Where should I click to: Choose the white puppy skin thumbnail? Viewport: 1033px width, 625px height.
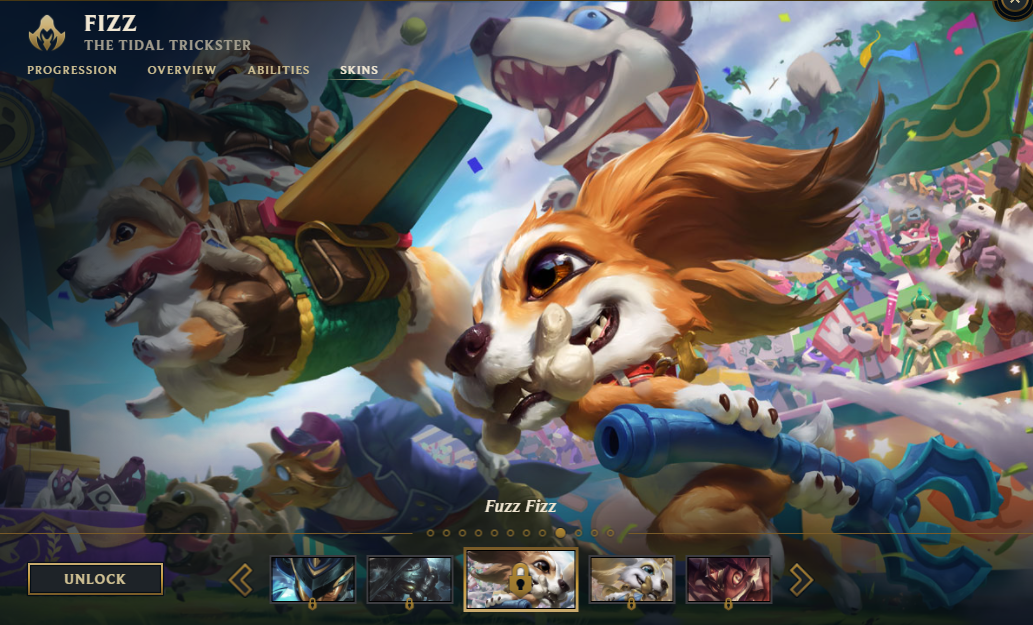(x=631, y=579)
